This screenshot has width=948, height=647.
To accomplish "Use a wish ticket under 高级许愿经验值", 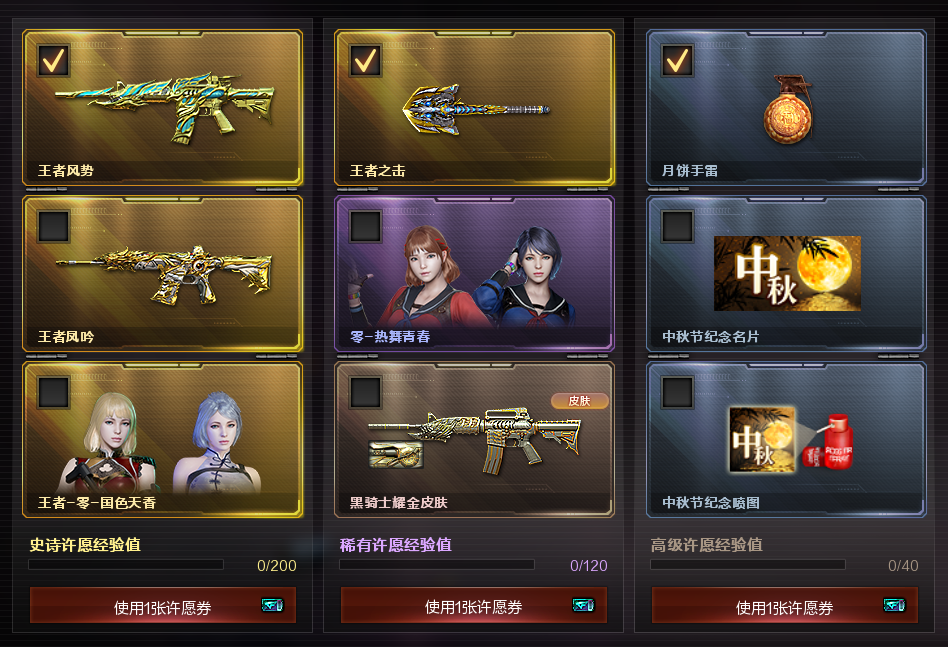I will click(x=785, y=606).
